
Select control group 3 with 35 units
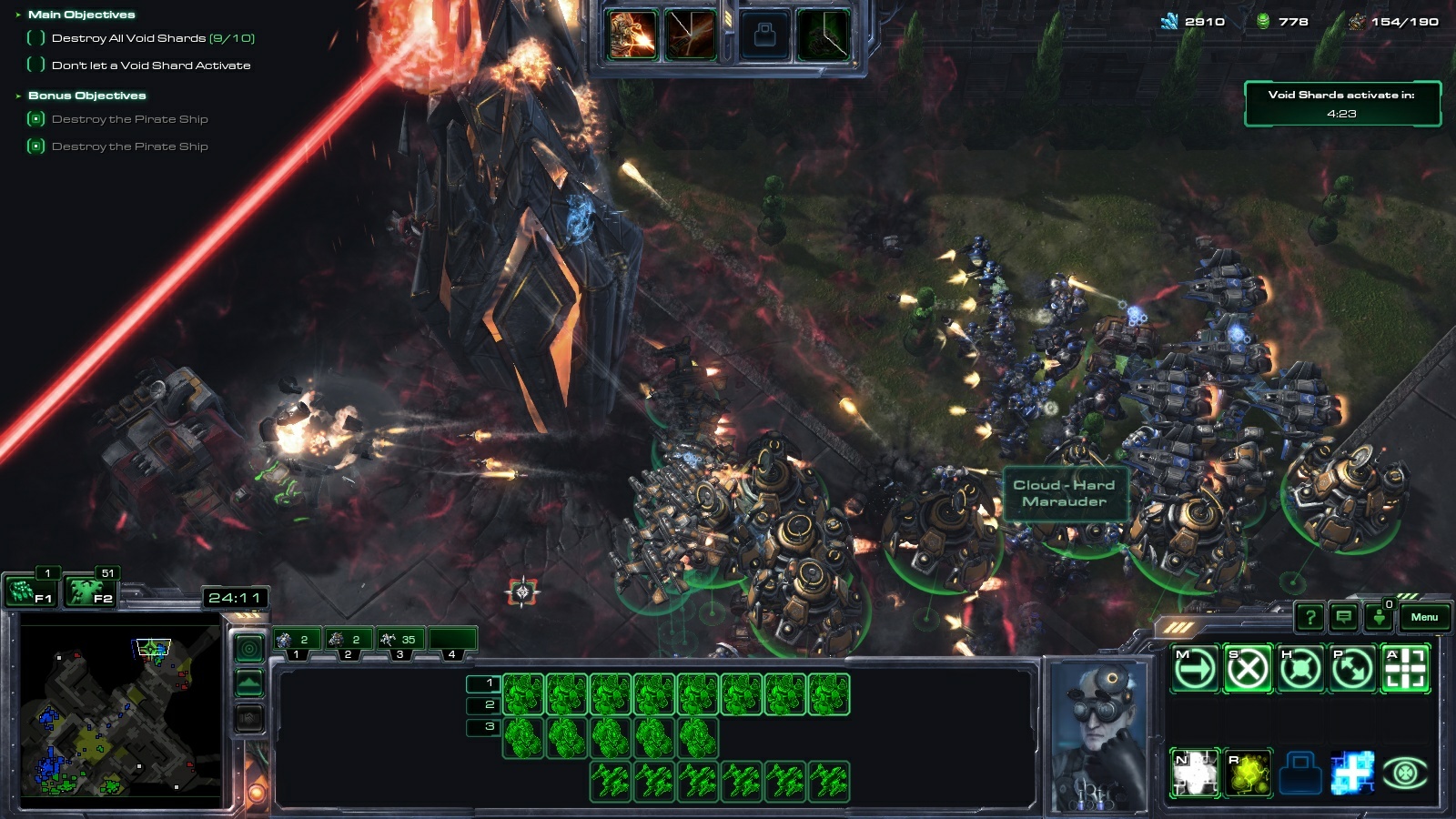click(x=400, y=641)
